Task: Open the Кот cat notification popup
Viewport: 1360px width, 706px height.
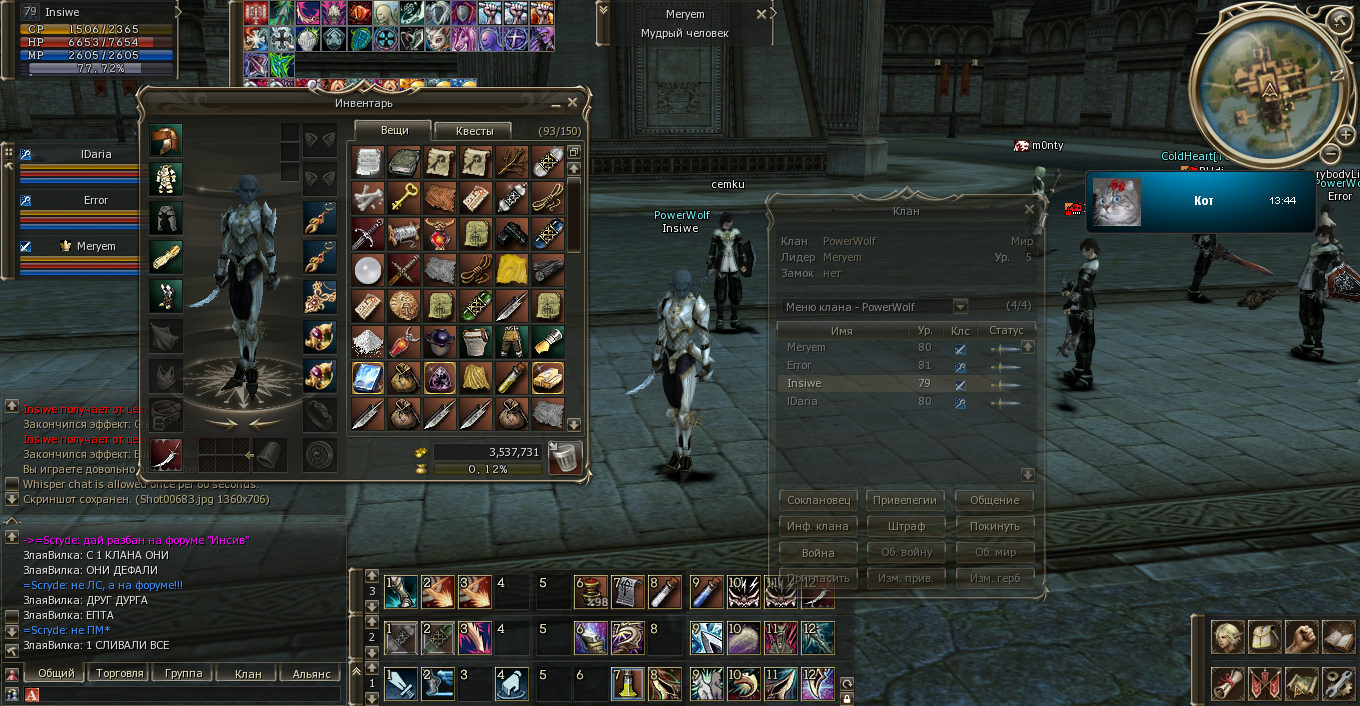Action: click(x=1200, y=201)
